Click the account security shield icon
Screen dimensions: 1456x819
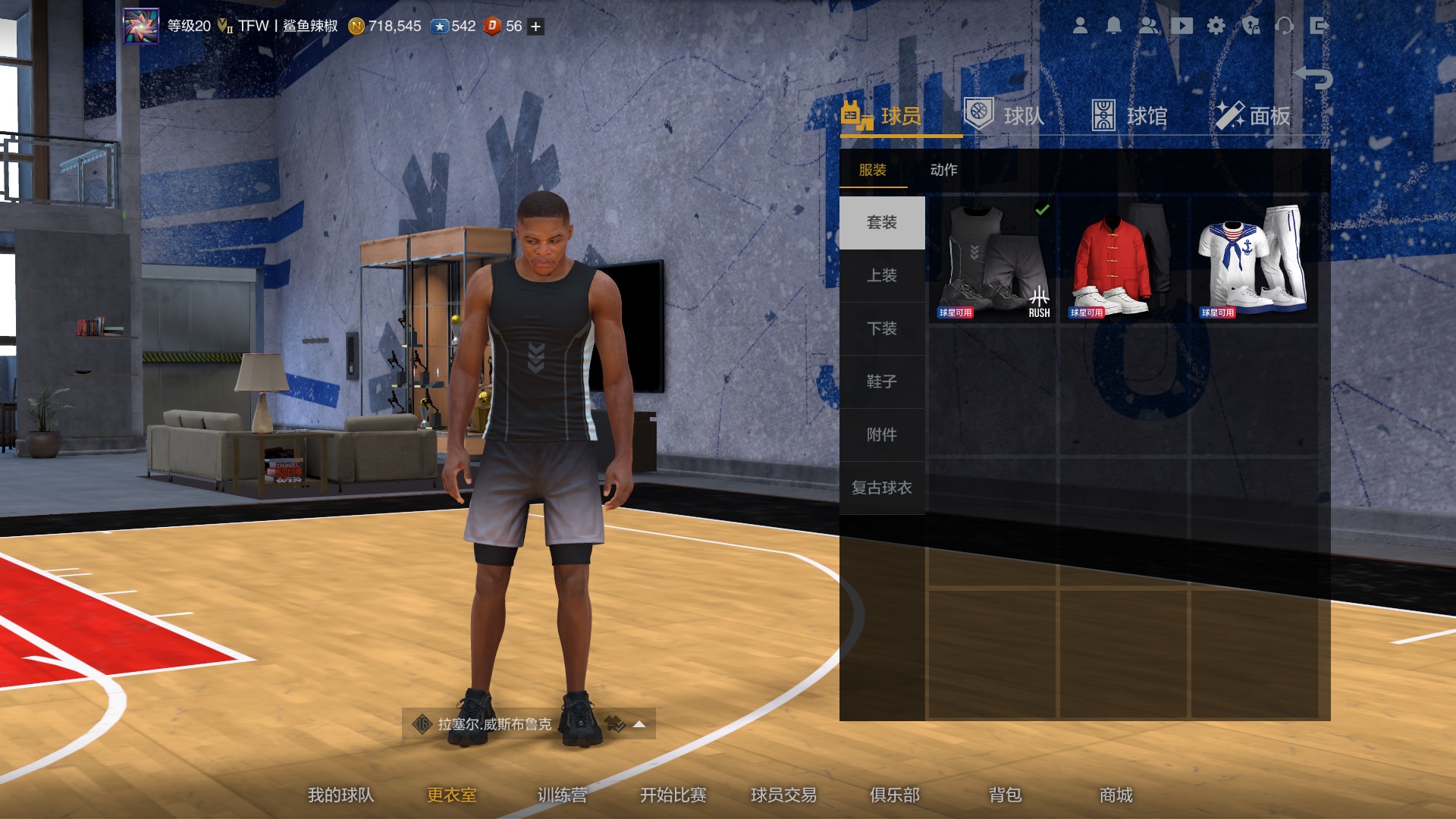(x=1251, y=25)
